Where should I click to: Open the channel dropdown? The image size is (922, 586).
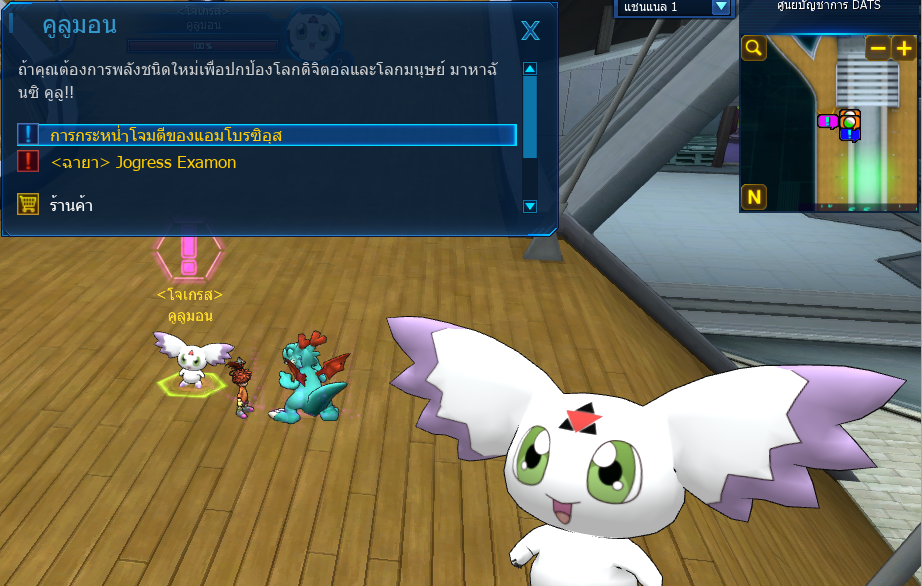pos(721,7)
